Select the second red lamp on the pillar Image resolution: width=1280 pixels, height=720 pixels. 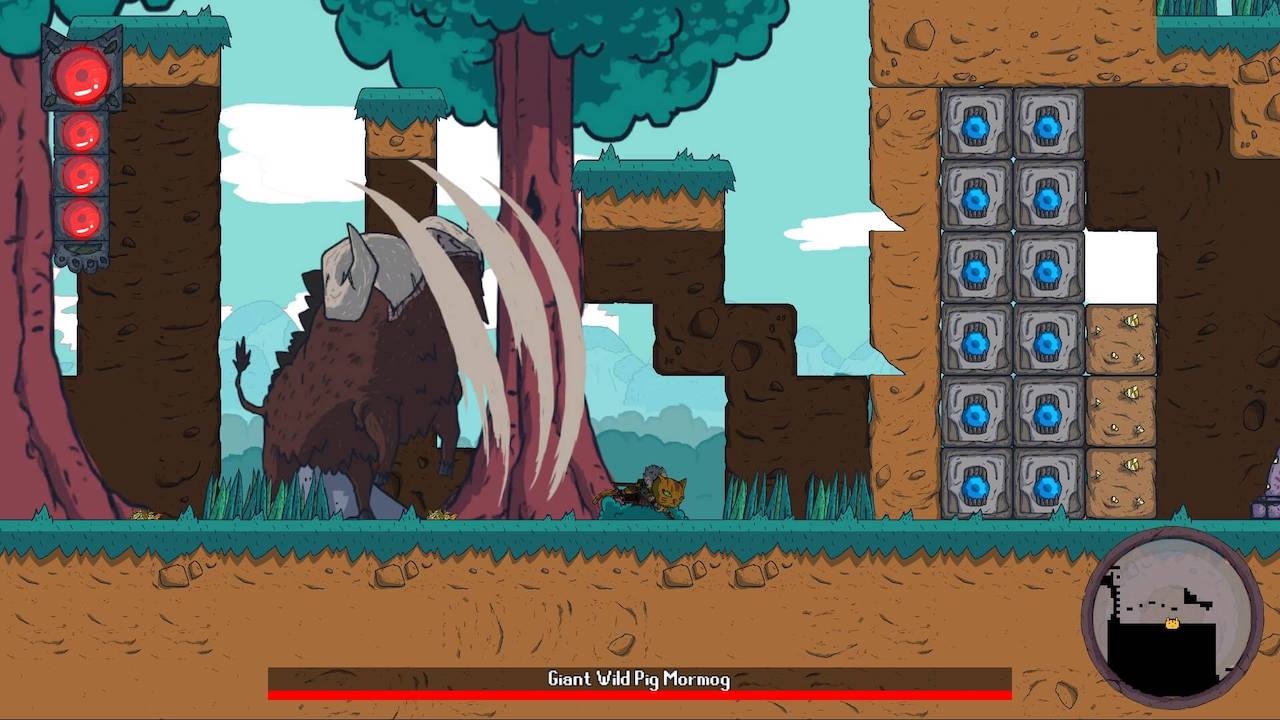[80, 130]
